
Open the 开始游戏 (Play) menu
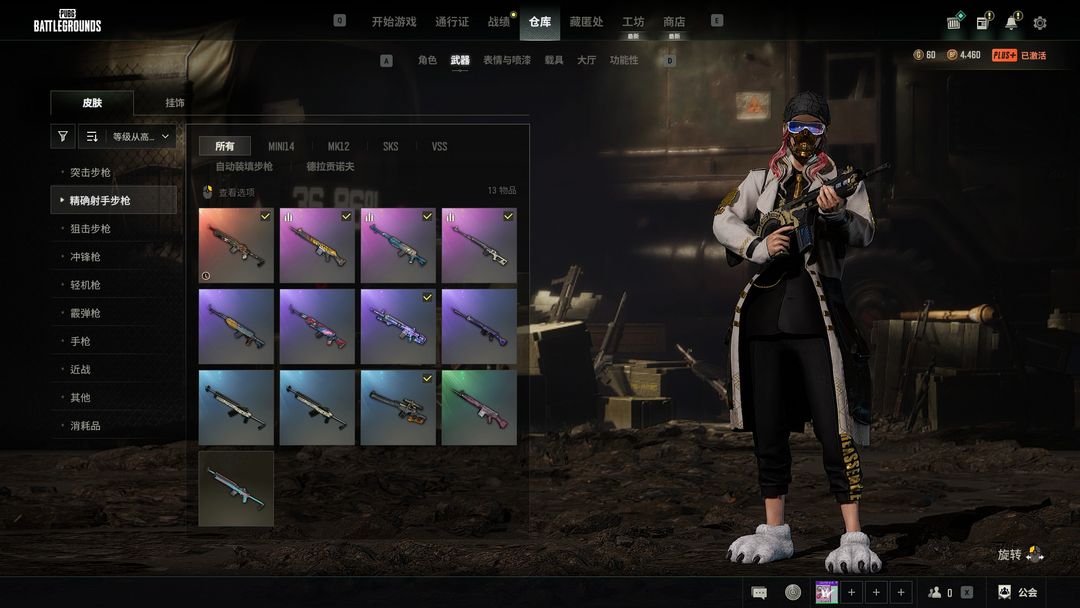point(394,21)
